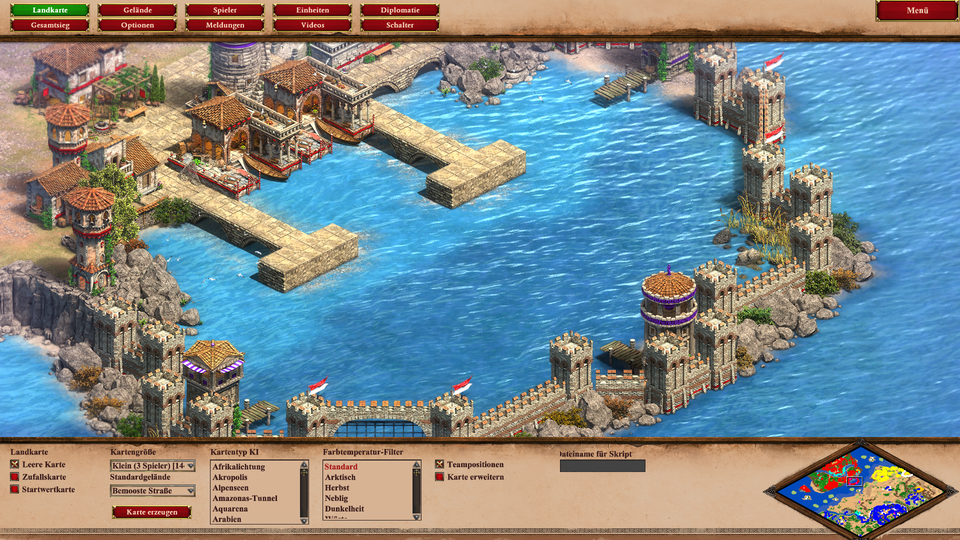Screen dimensions: 960x540
Task: Show the Meldungen tab
Action: click(x=225, y=25)
